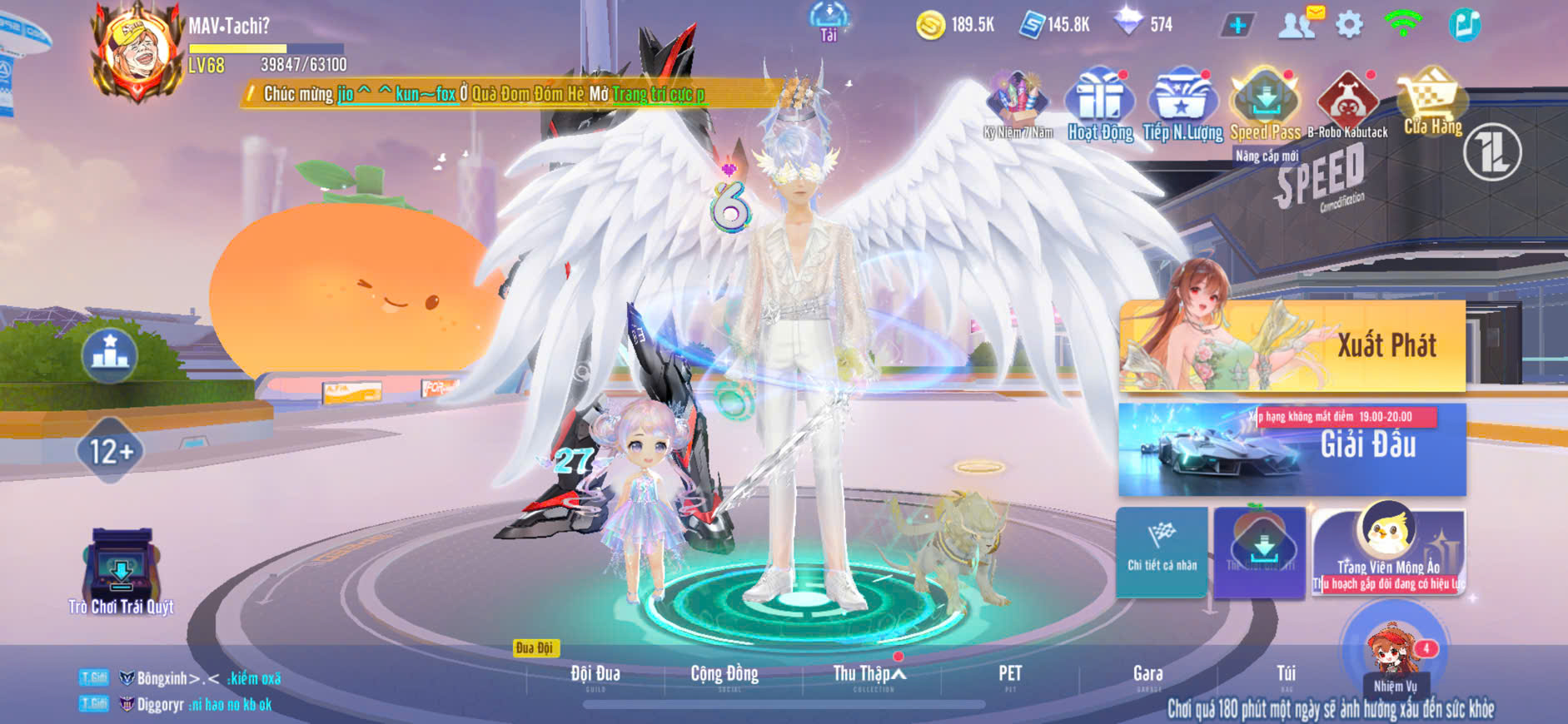Image resolution: width=1568 pixels, height=724 pixels.
Task: Open the Hoạt Động activities gift
Action: [x=1100, y=105]
